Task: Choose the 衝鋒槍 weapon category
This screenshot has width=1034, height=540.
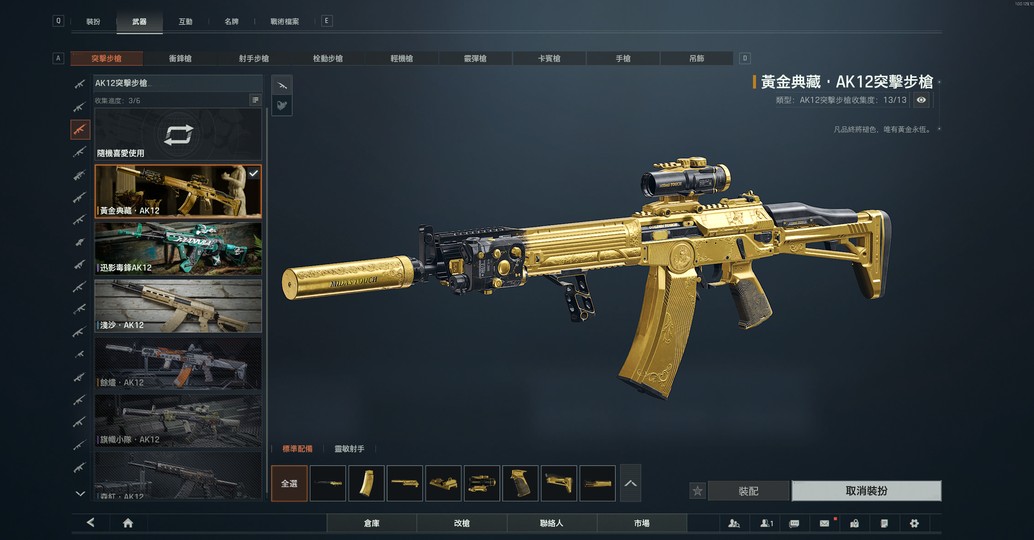Action: [181, 59]
